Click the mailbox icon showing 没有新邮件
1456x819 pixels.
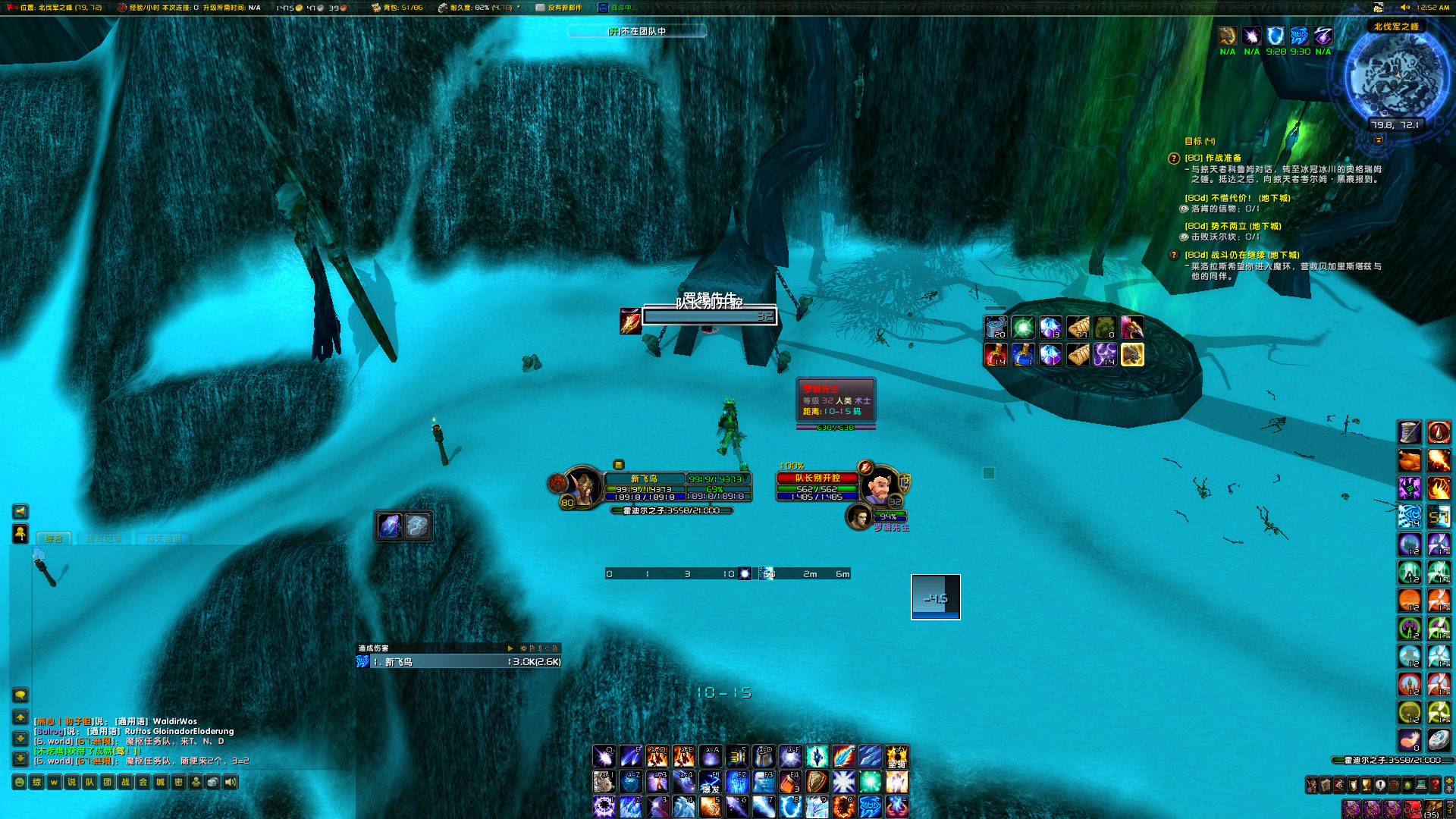coord(541,8)
